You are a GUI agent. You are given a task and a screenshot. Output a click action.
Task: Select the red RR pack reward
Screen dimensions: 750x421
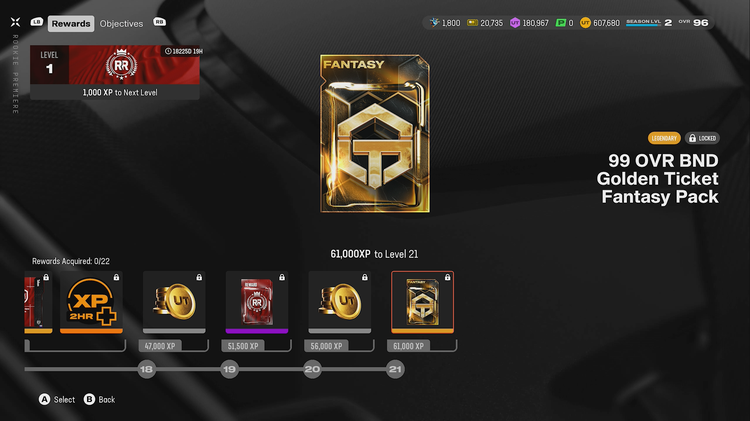click(x=256, y=301)
